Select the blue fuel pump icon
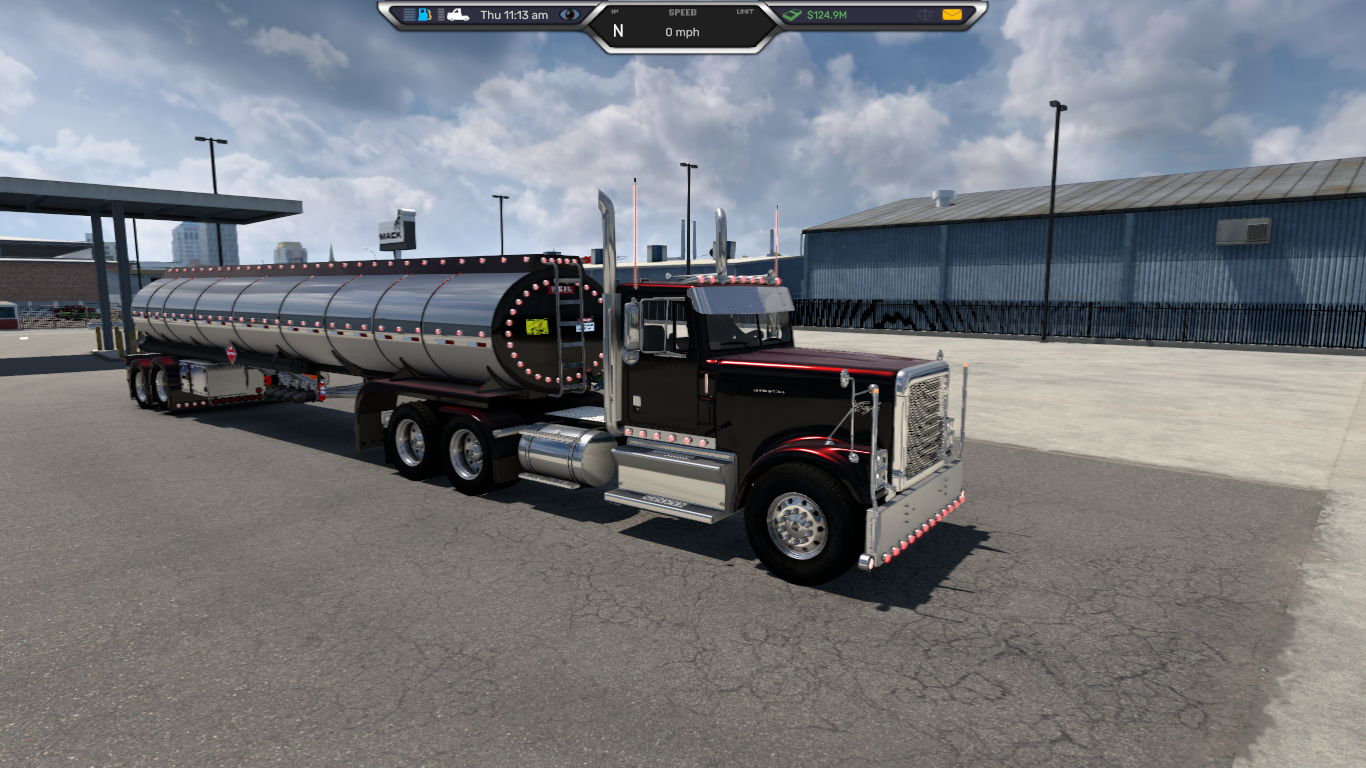This screenshot has width=1366, height=768. pyautogui.click(x=425, y=15)
